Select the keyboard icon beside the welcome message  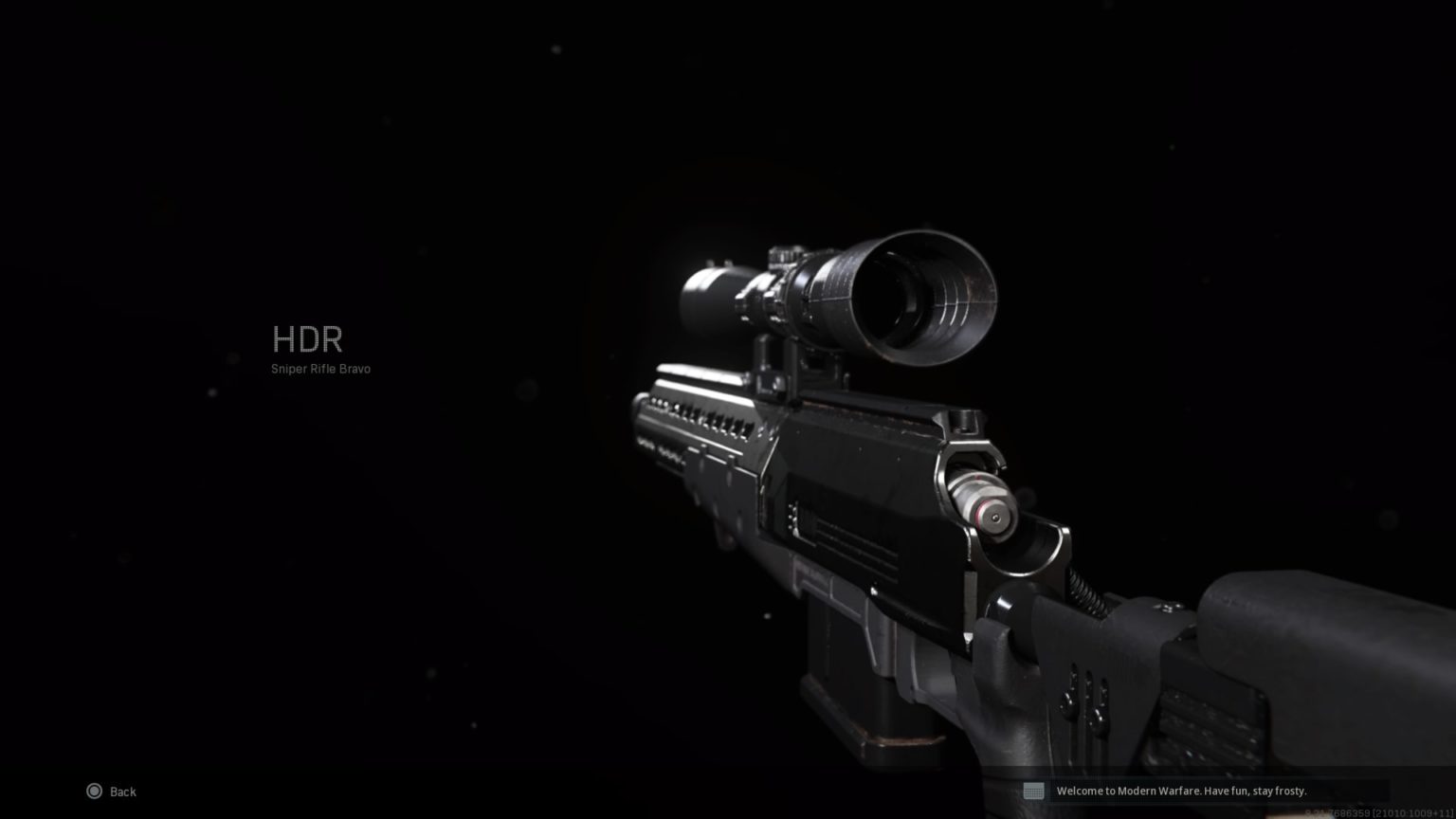(x=1035, y=790)
